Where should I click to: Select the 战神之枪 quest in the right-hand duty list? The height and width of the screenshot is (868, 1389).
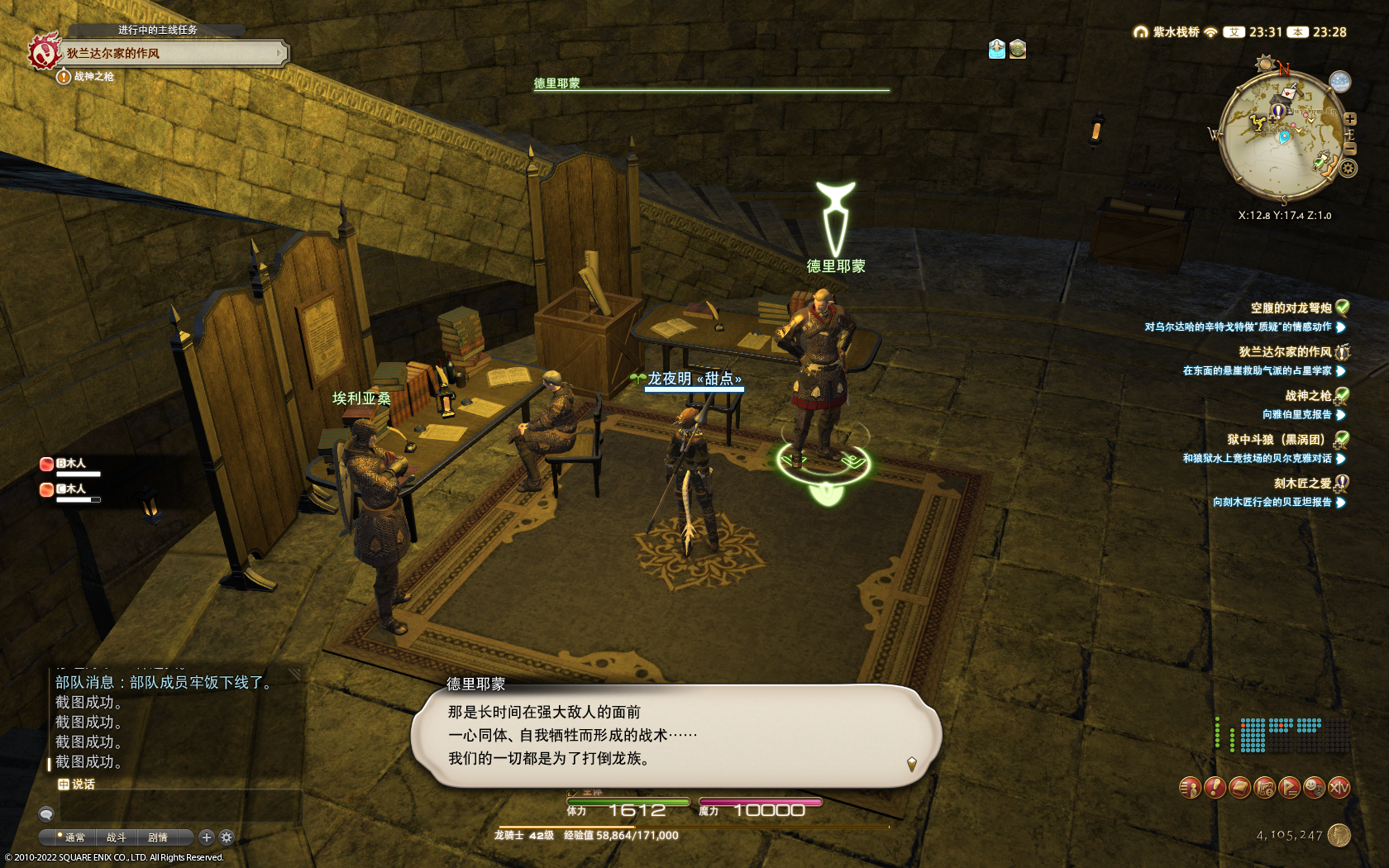tap(1307, 396)
